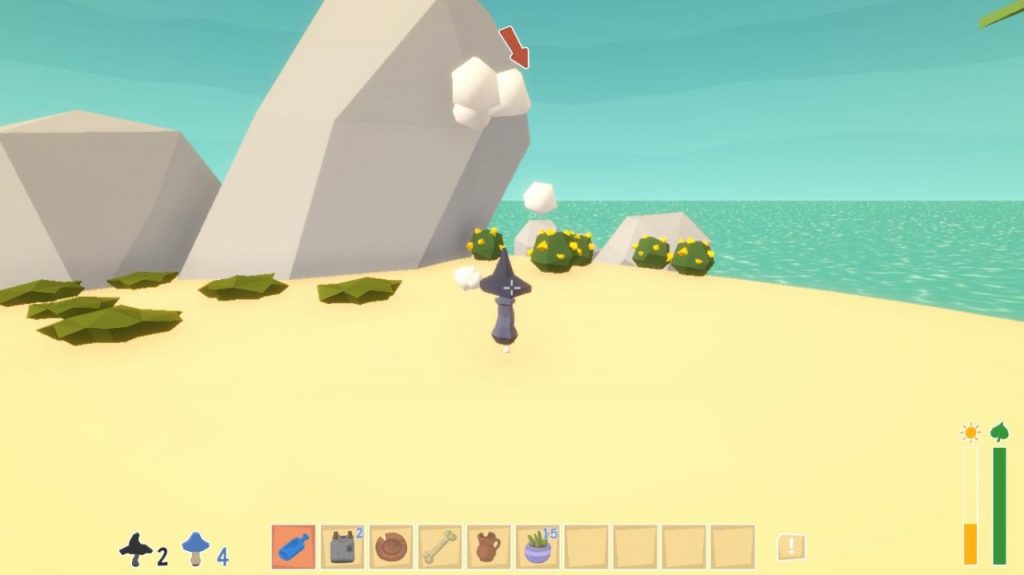The image size is (1024, 575).
Task: Select the potted plant slot
Action: (538, 547)
